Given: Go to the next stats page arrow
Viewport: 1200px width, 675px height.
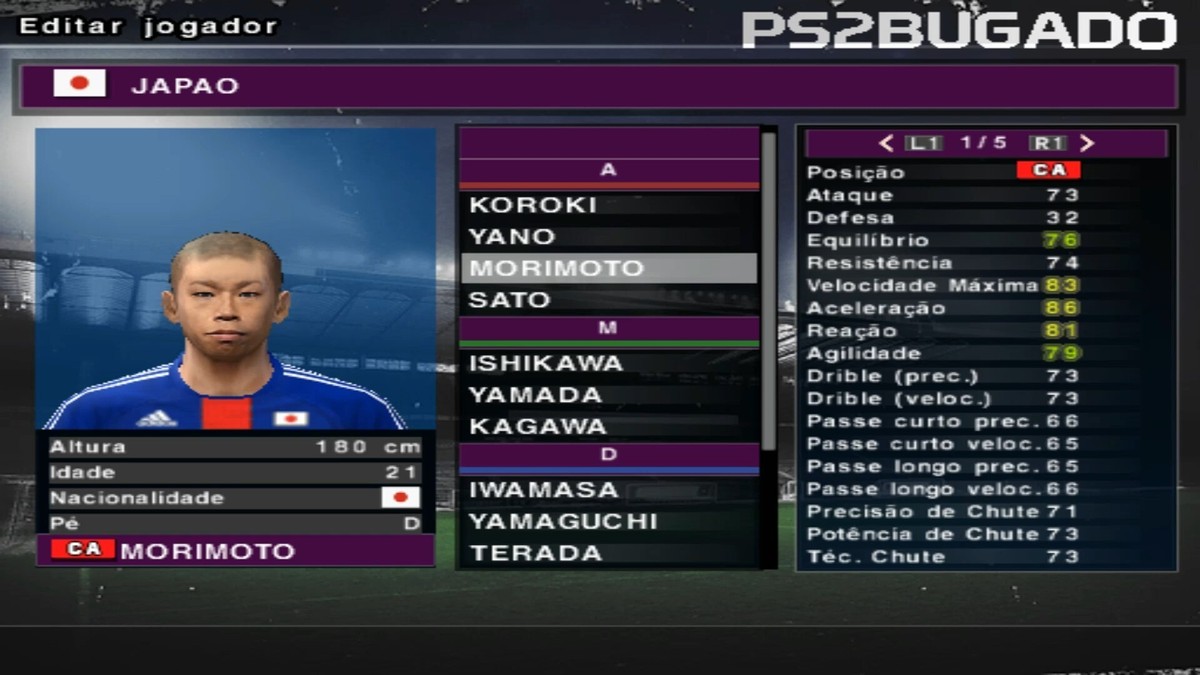Looking at the screenshot, I should [1088, 143].
